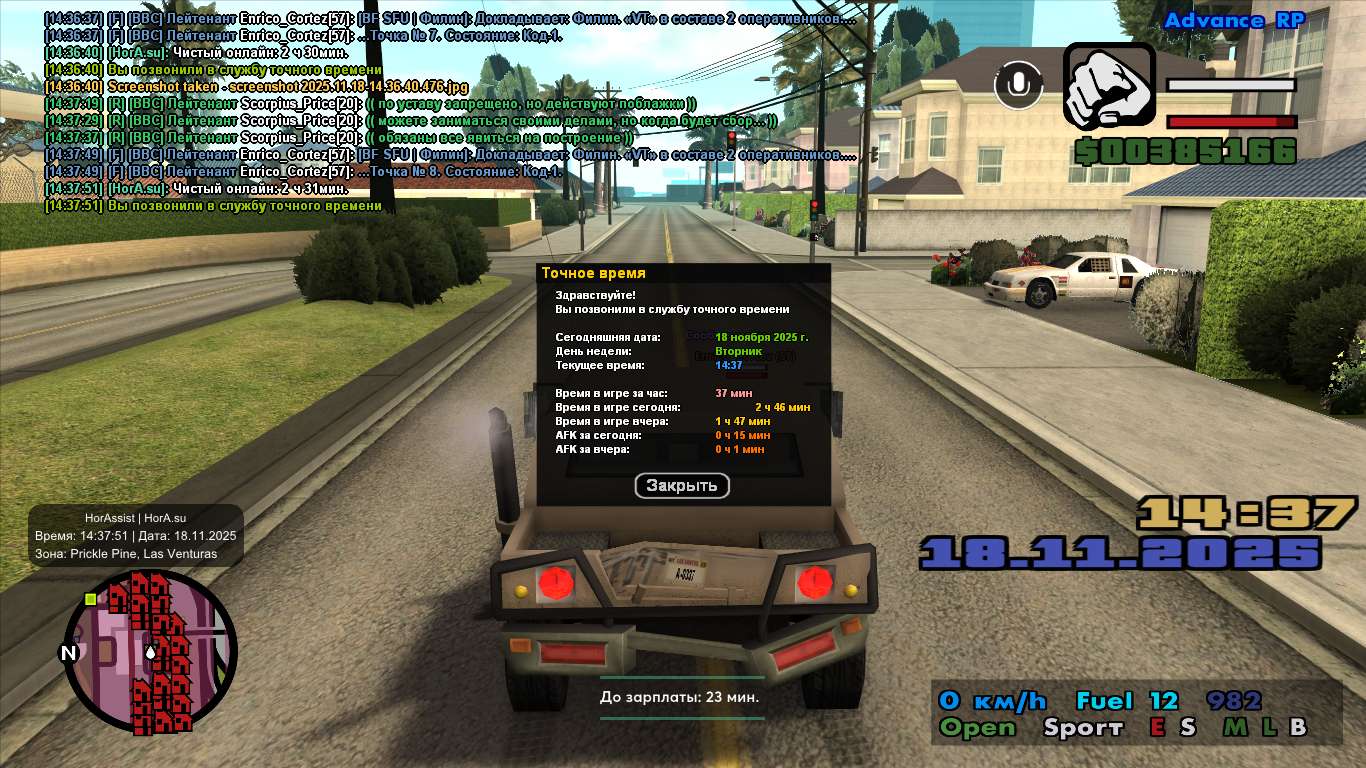
Task: Toggle the microphone voice chat icon
Action: (x=1018, y=85)
